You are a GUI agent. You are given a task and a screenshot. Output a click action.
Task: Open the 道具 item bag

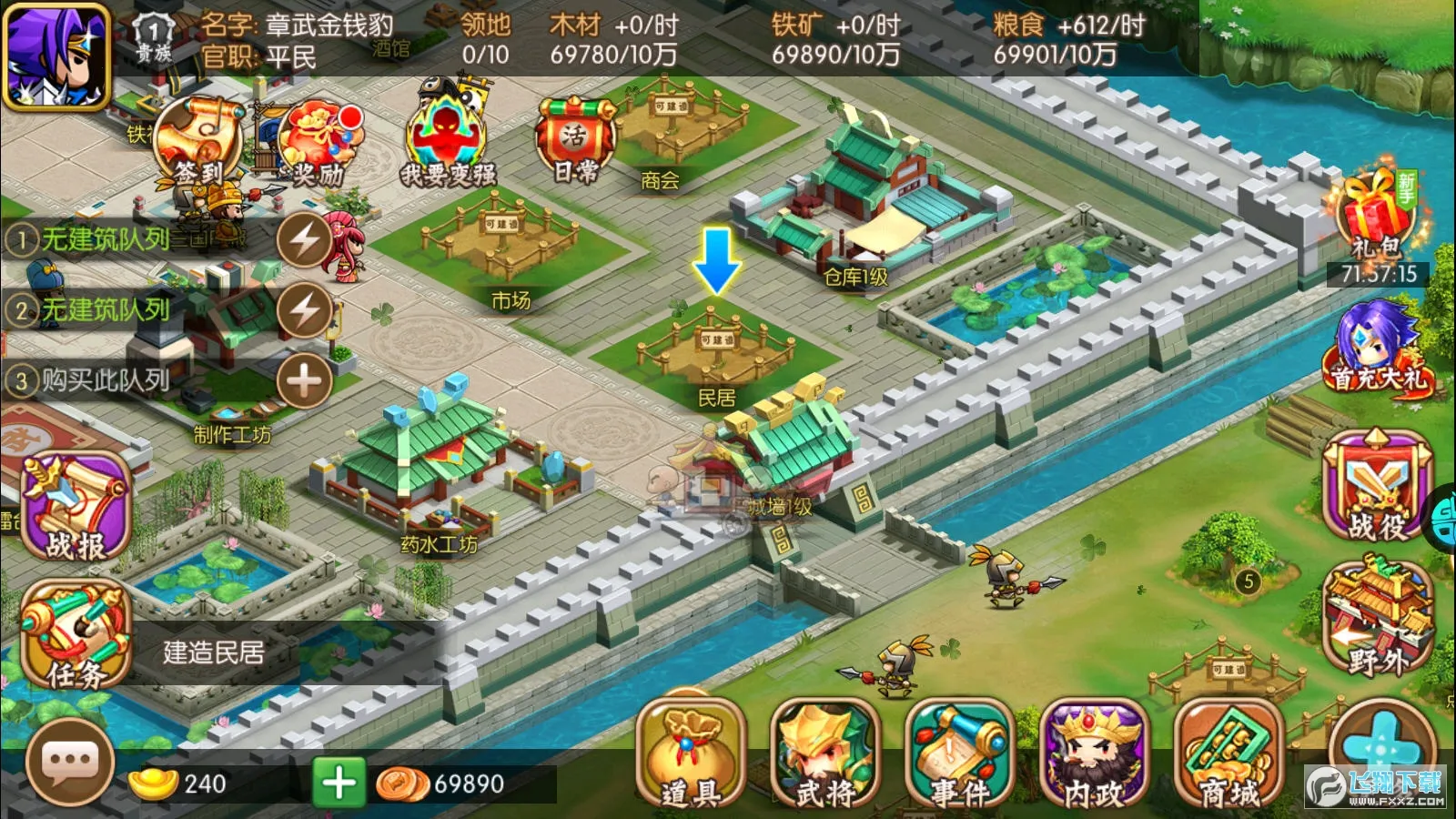click(693, 755)
